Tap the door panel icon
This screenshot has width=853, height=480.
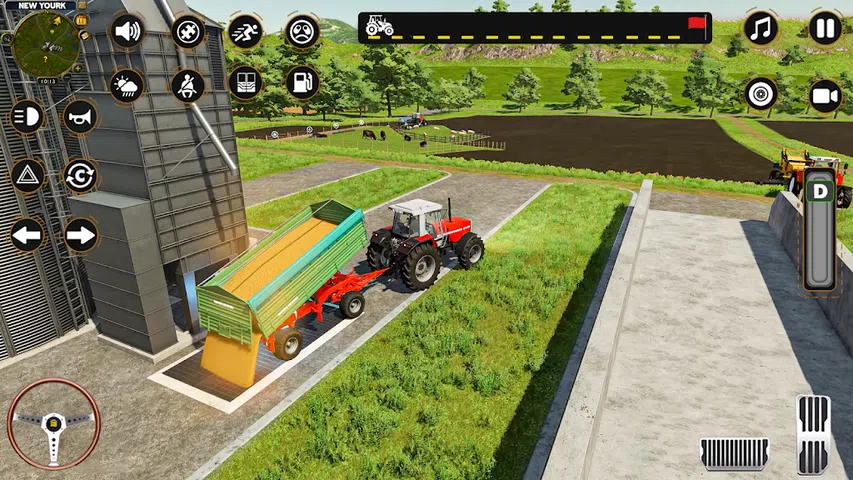coord(245,82)
